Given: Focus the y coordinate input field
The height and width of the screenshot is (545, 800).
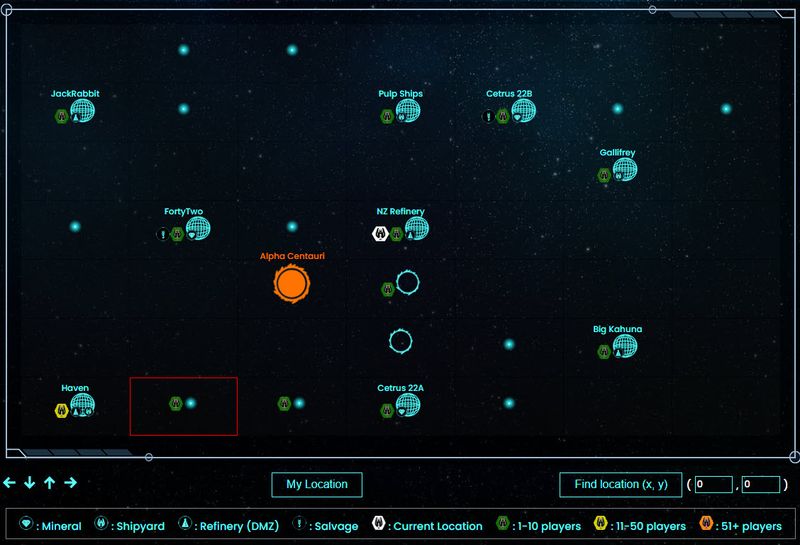Looking at the screenshot, I should (760, 484).
